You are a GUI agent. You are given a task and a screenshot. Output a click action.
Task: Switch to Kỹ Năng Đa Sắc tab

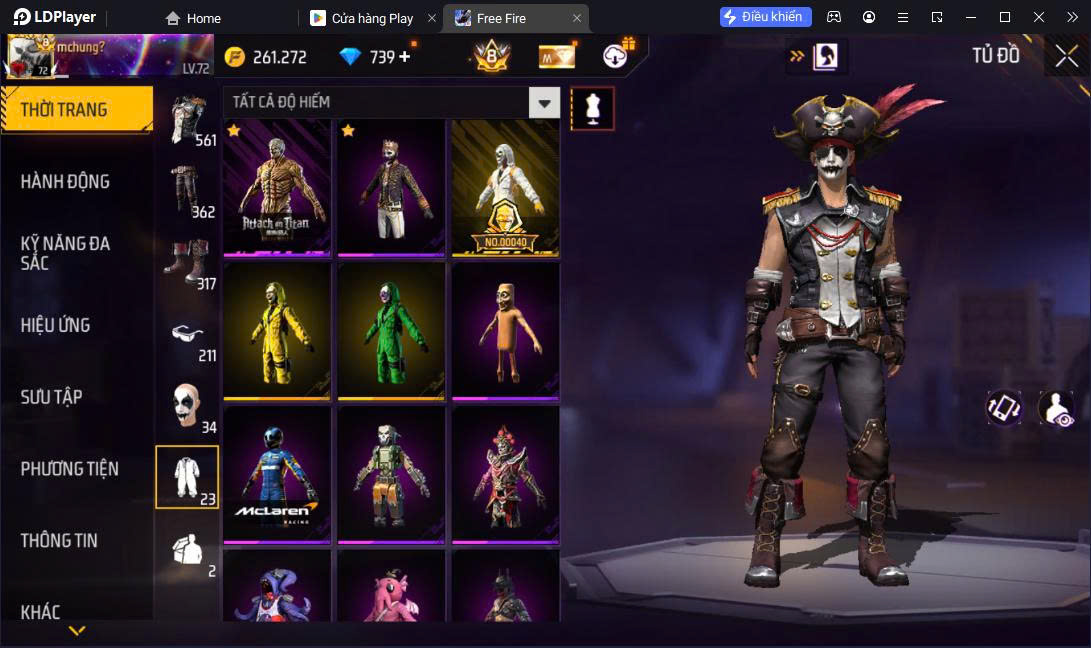point(65,253)
